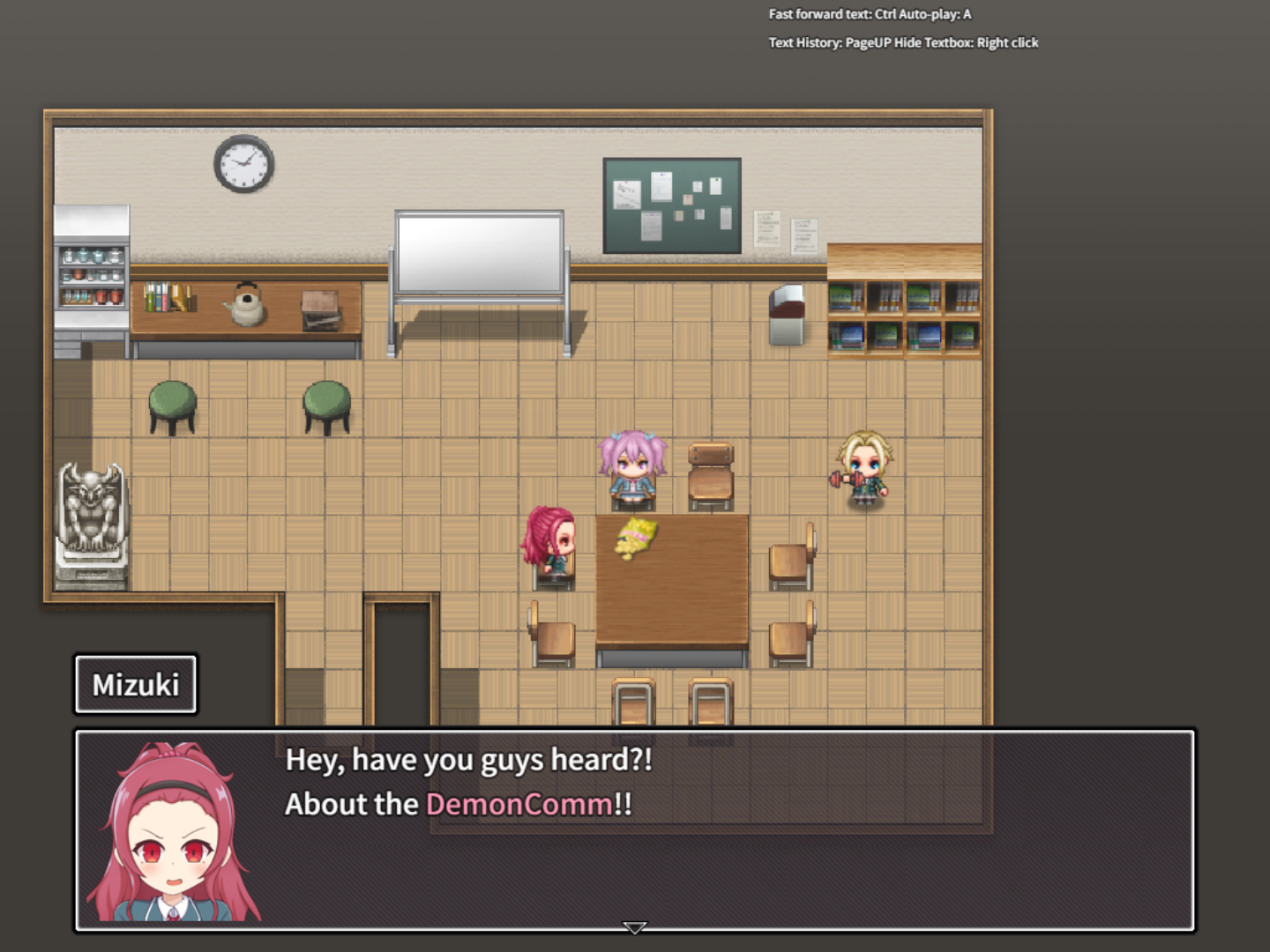Click the left green stool
The height and width of the screenshot is (952, 1270).
[x=173, y=405]
